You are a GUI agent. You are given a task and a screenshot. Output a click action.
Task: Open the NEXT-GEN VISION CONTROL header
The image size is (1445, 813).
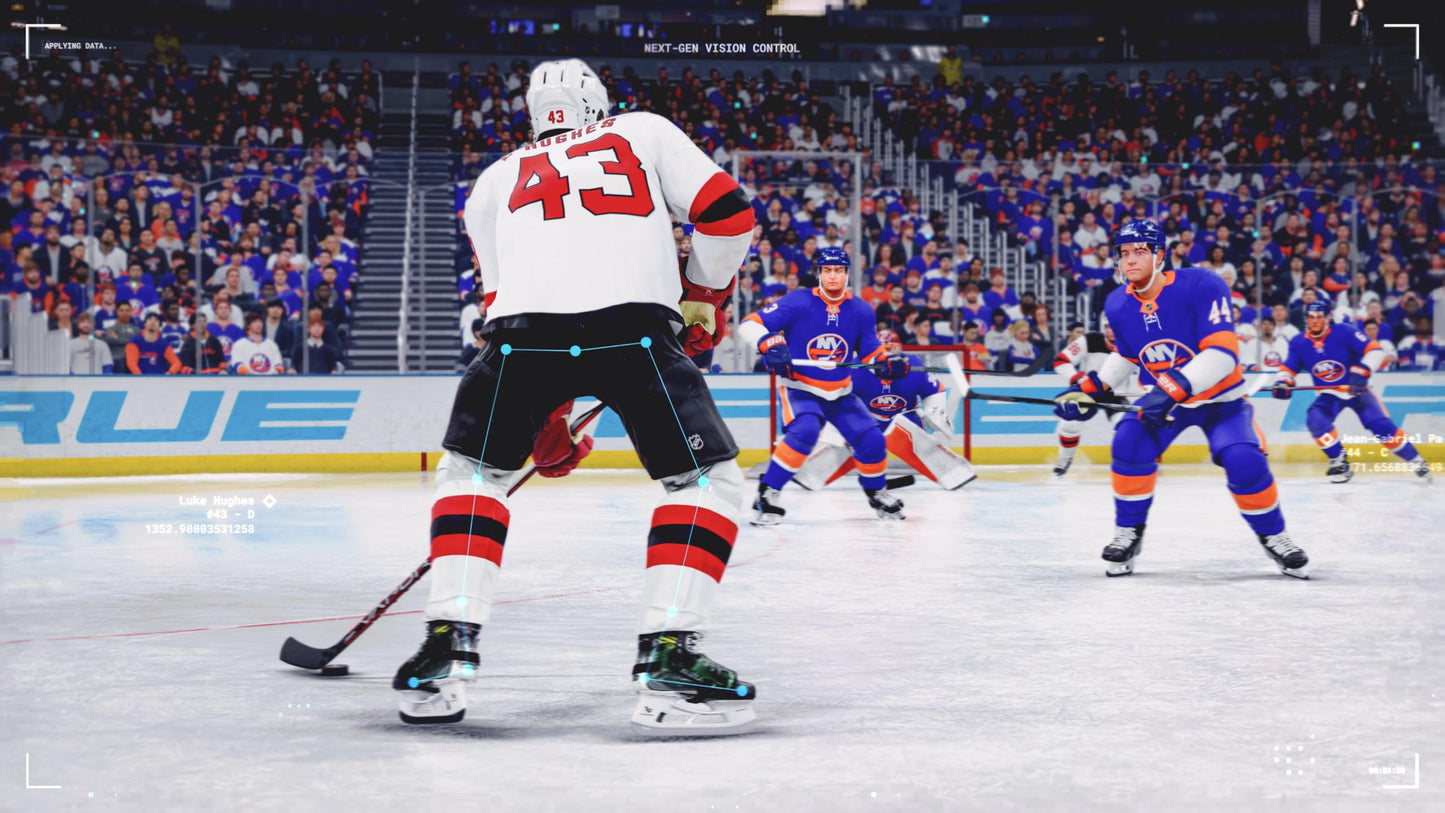pos(722,47)
